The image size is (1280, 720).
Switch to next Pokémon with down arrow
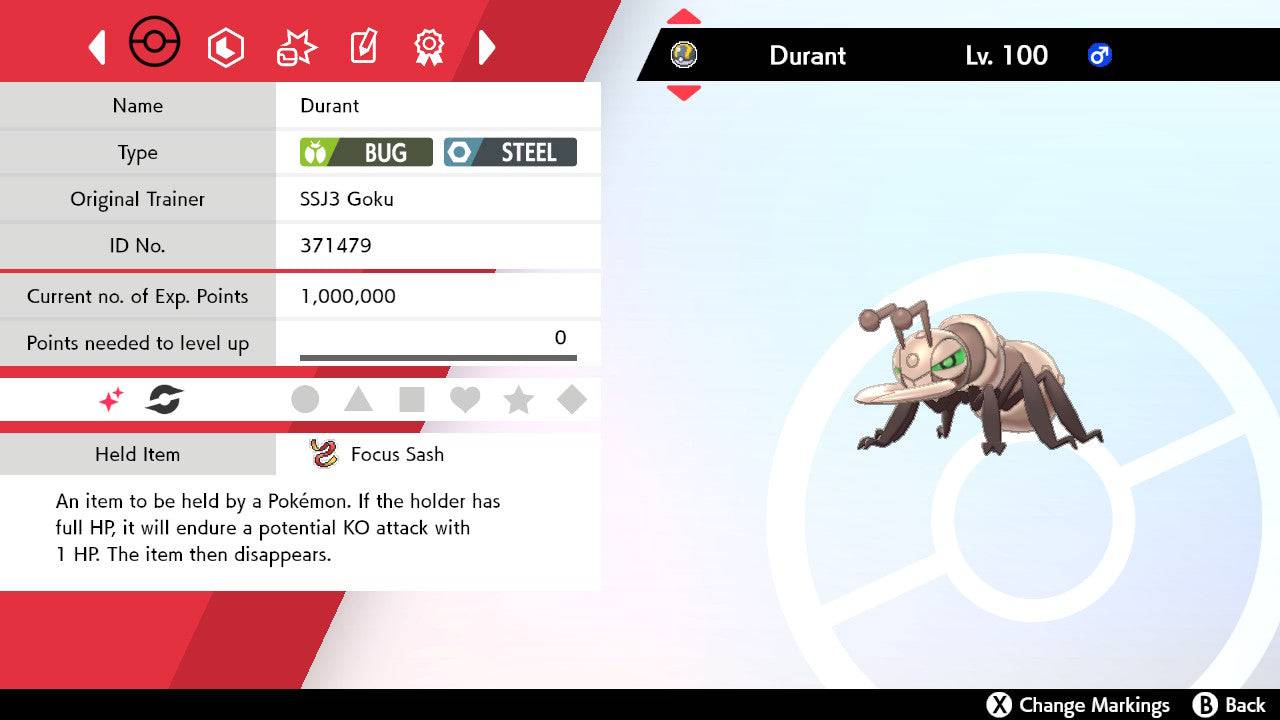pos(684,92)
